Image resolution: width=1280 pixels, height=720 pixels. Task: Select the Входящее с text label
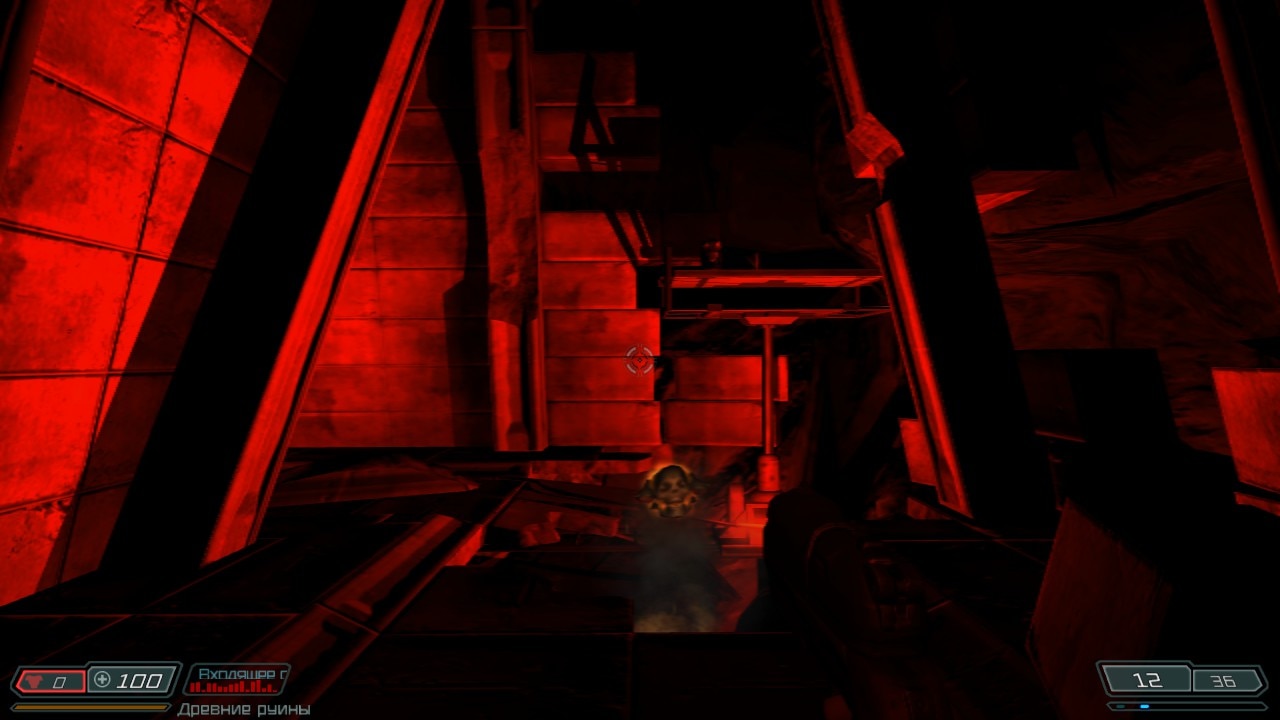click(x=240, y=674)
